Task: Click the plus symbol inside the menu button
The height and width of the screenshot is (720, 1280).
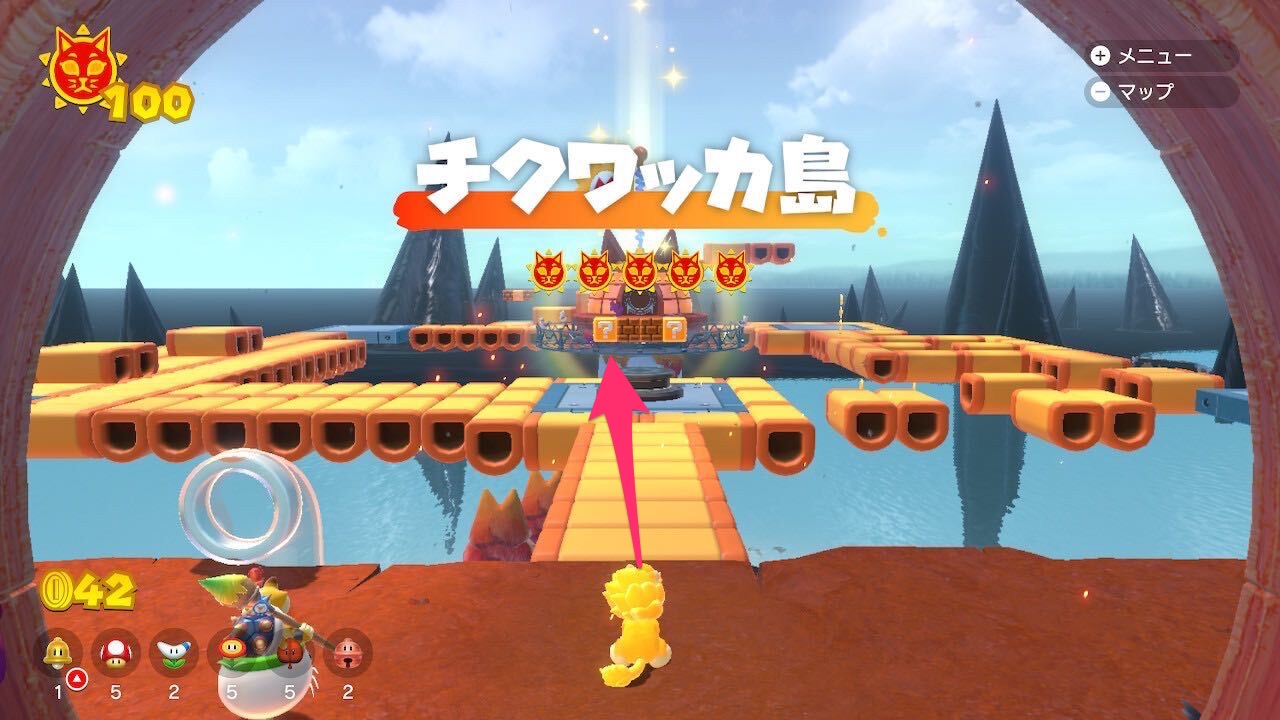Action: tap(1098, 57)
